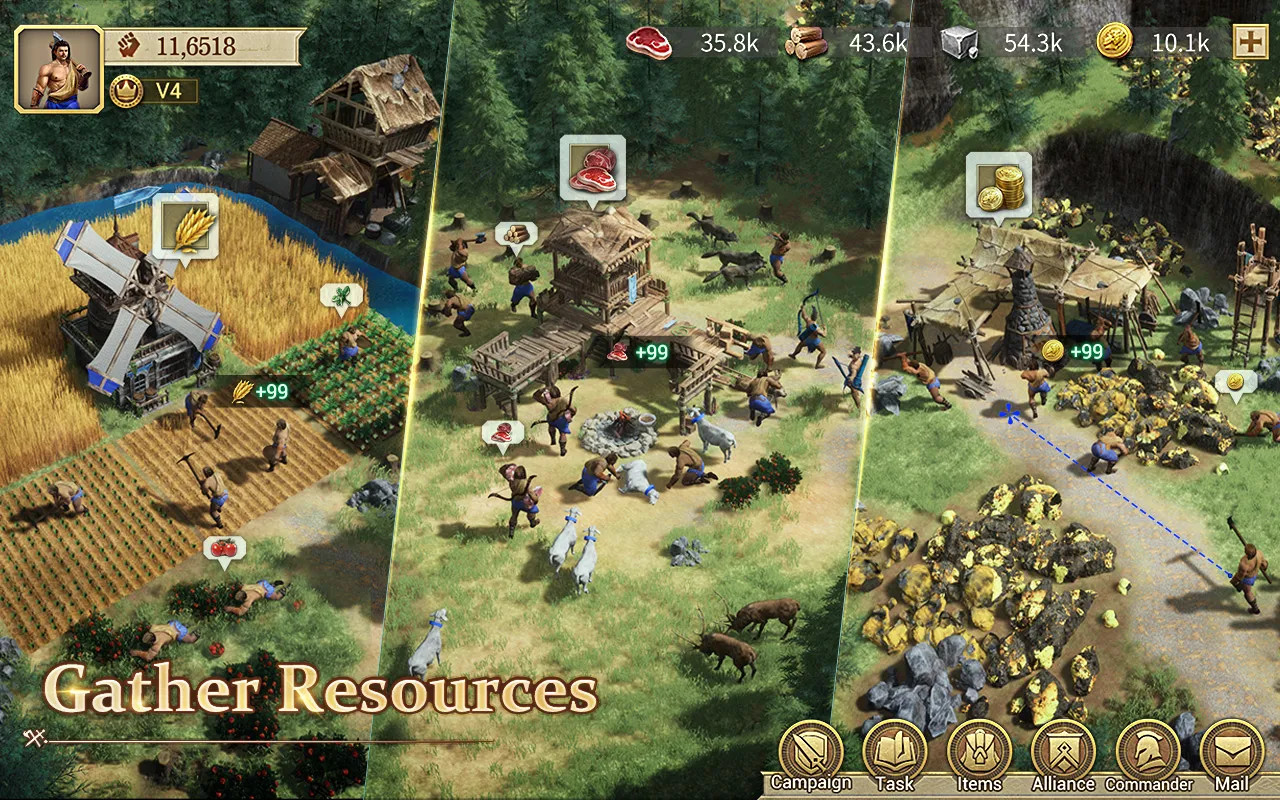Image resolution: width=1280 pixels, height=800 pixels.
Task: Tap the small meat bubble over the hunter
Action: click(503, 433)
